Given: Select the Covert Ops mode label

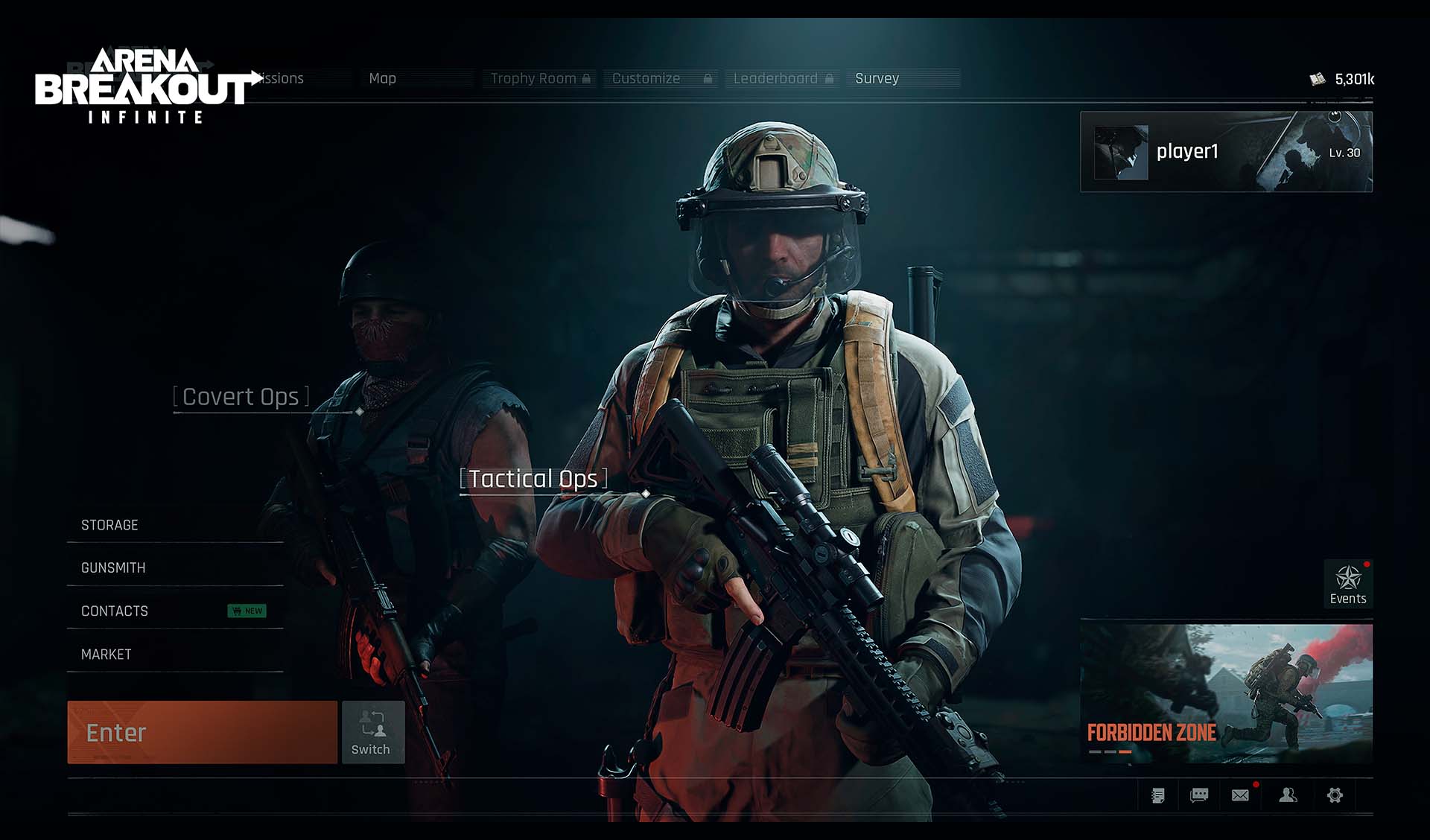Looking at the screenshot, I should (x=241, y=397).
